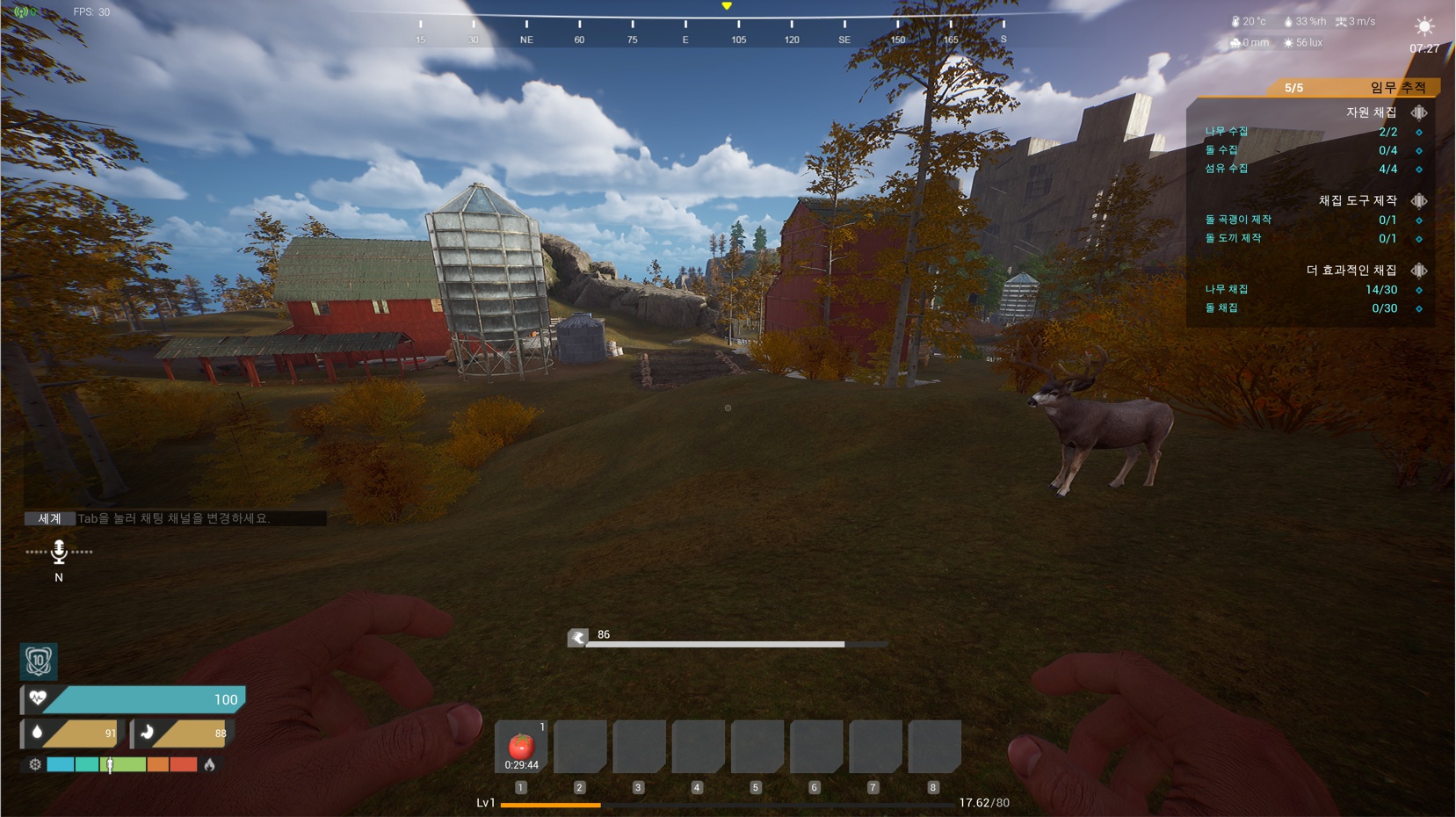Toggle the 채집 도구 제작 quest group icon

coord(1418,200)
